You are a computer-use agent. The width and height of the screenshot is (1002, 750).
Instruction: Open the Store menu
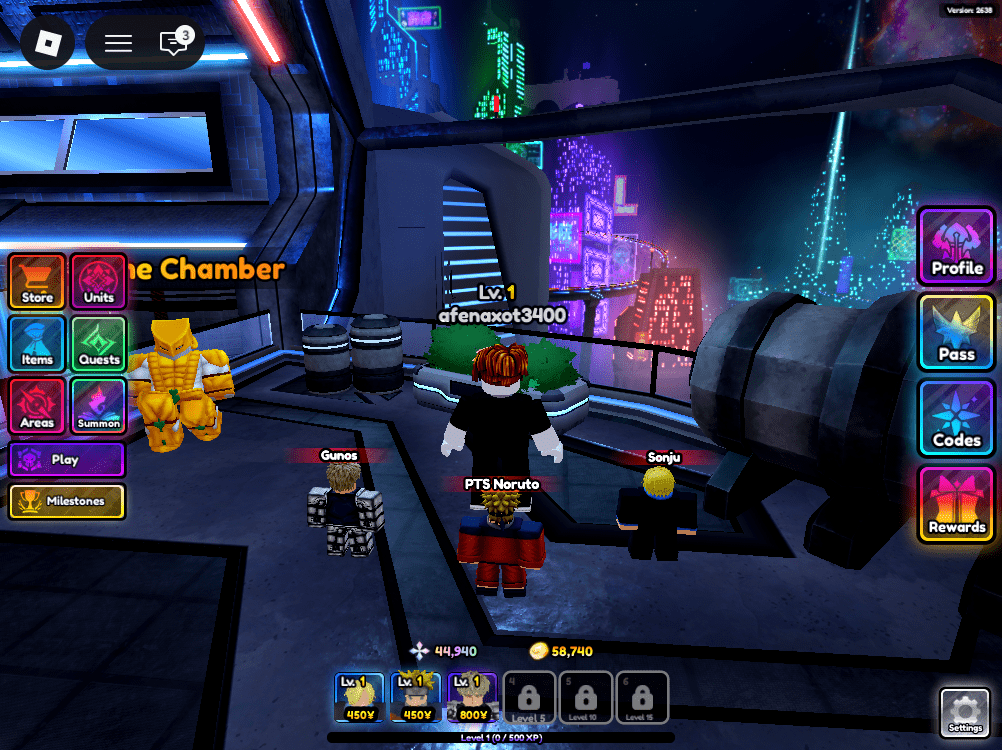point(37,281)
